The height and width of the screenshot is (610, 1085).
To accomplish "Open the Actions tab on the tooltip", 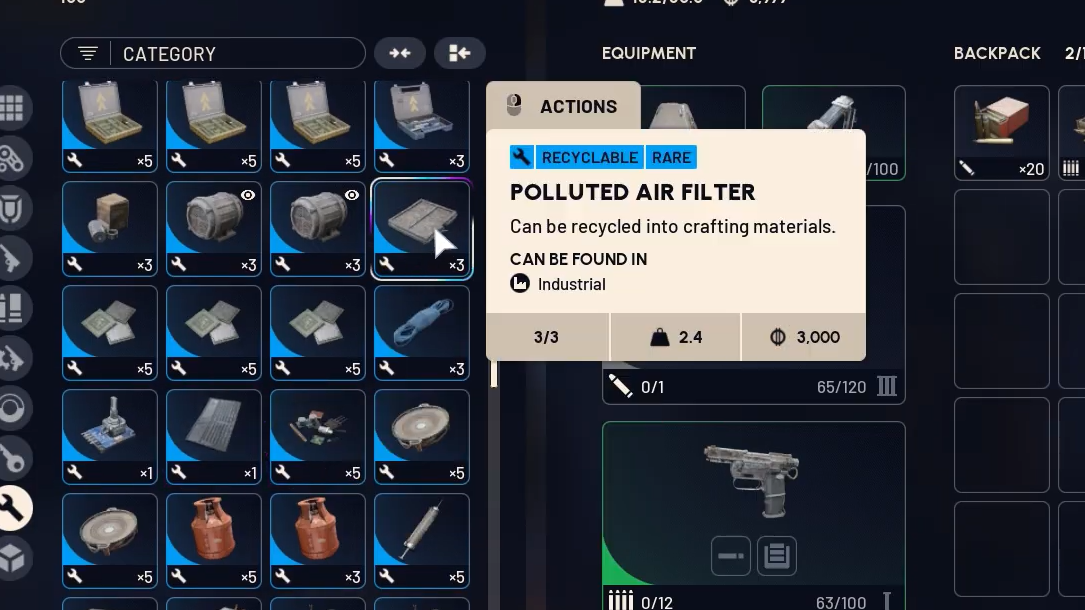I will click(x=563, y=107).
